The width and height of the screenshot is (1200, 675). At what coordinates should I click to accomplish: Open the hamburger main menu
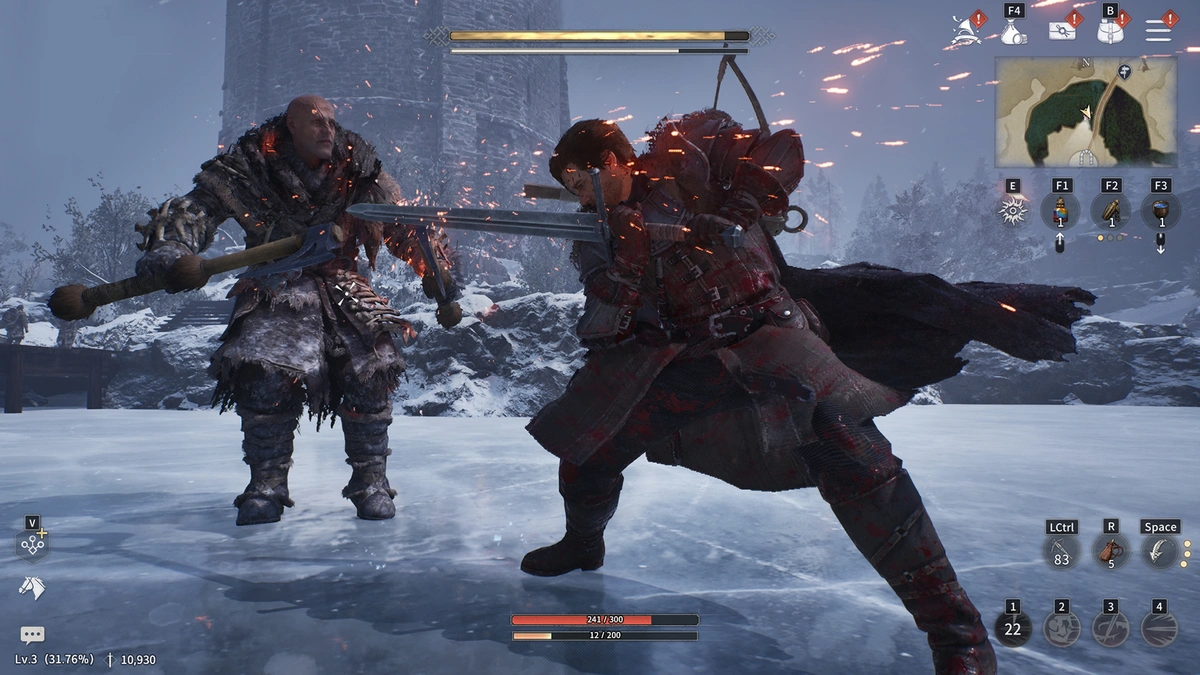pyautogui.click(x=1158, y=31)
